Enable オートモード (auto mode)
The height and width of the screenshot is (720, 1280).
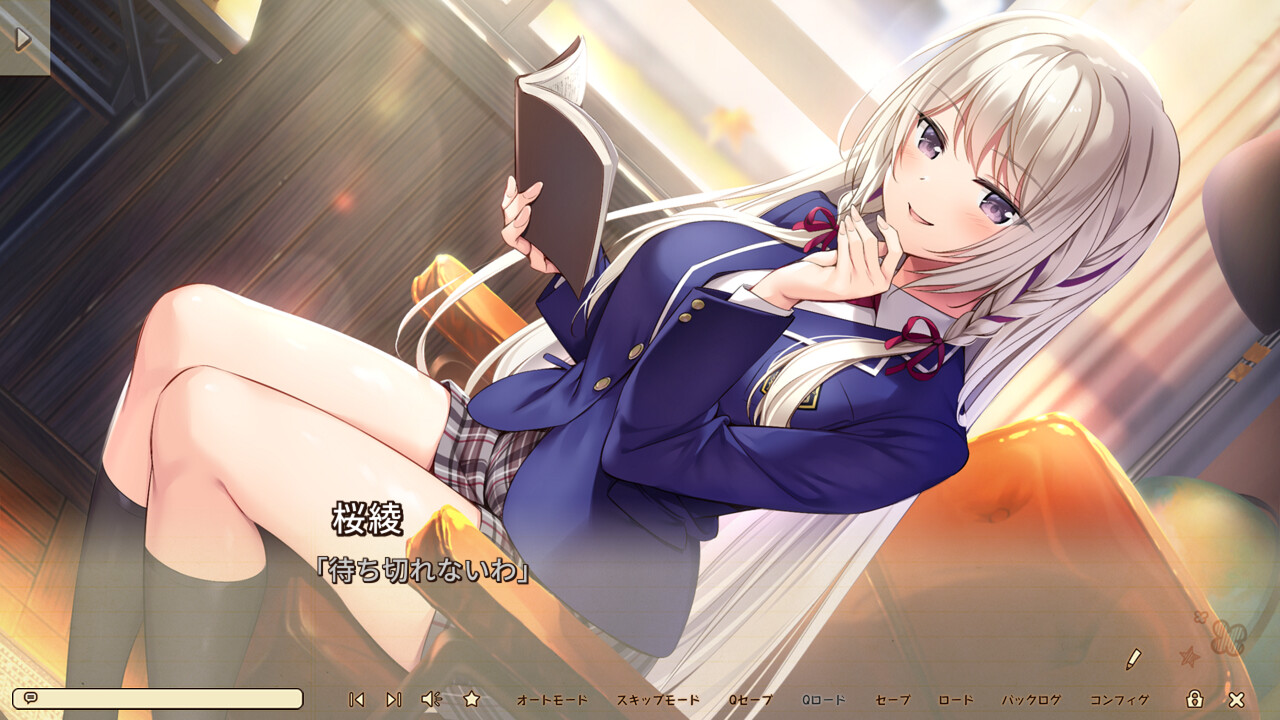click(550, 701)
